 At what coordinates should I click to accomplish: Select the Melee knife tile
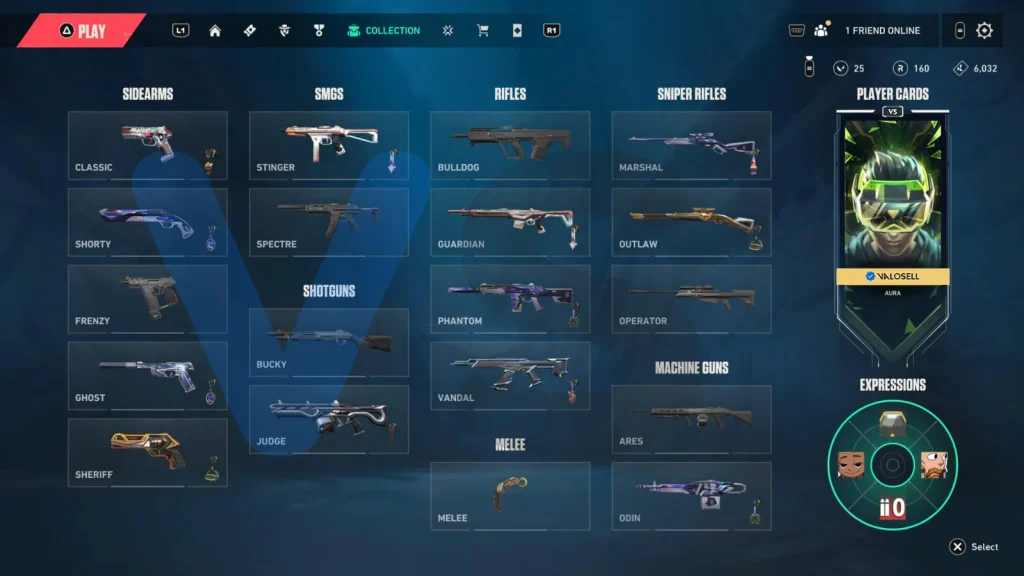[x=510, y=496]
